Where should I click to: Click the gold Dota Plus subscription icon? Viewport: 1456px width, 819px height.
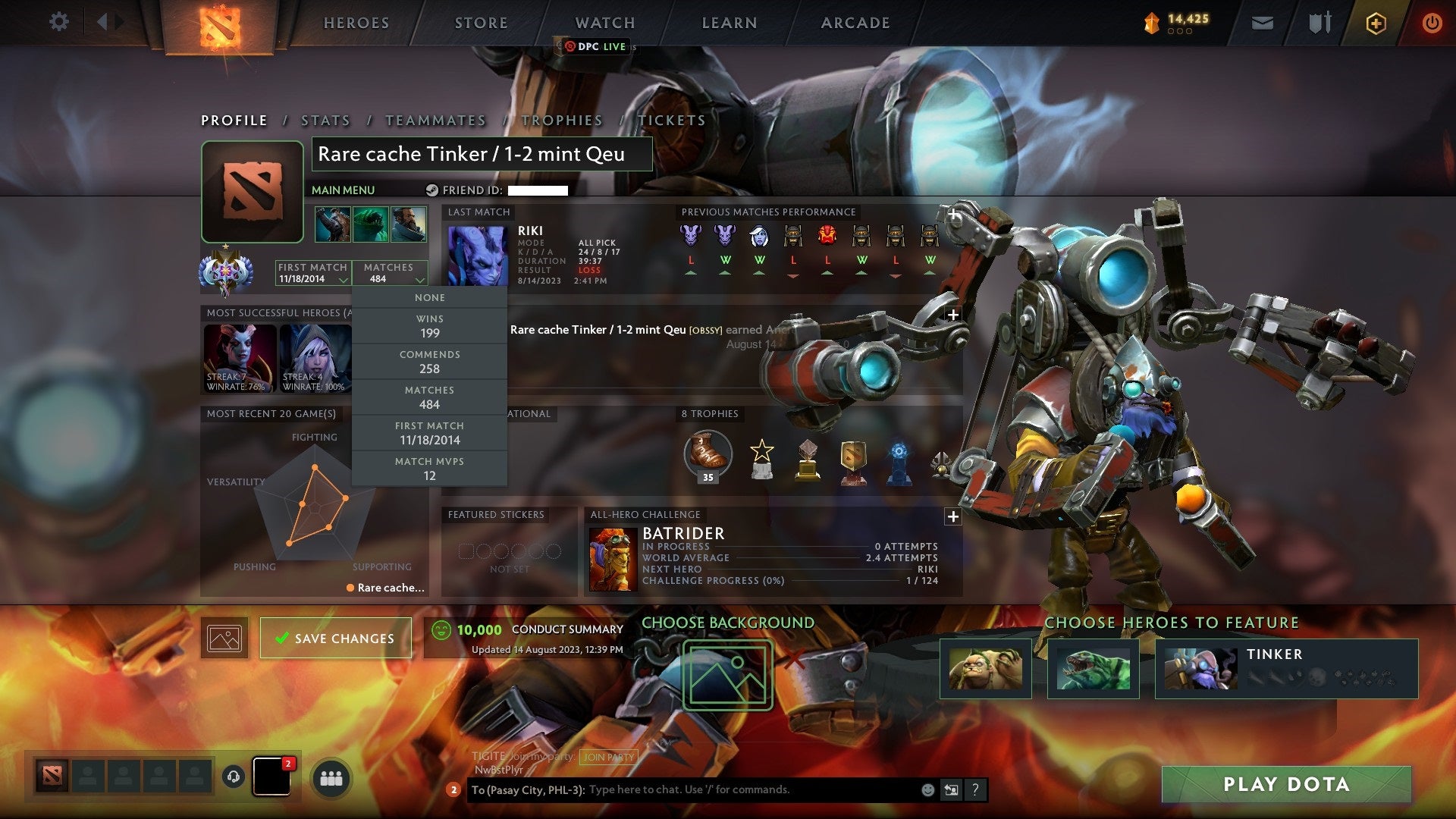point(1377,23)
